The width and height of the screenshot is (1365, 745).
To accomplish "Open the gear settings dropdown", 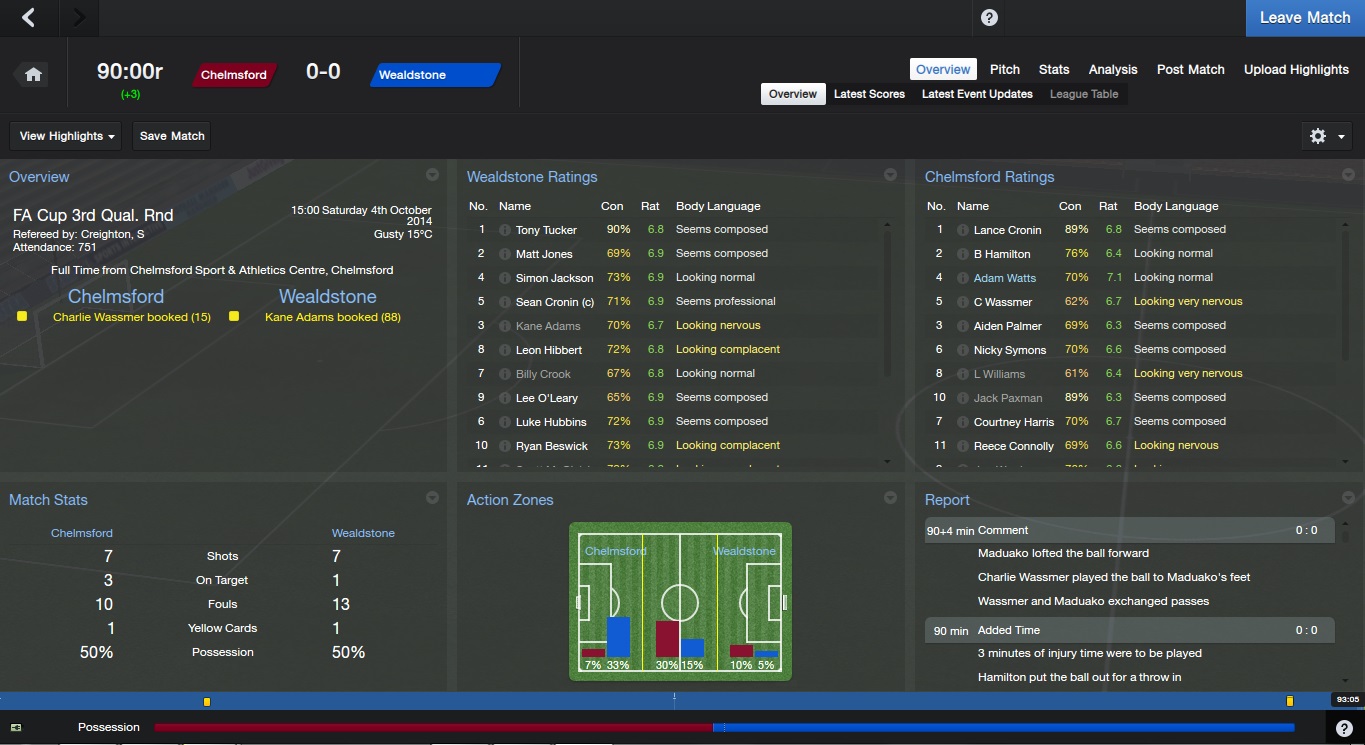I will point(1327,136).
